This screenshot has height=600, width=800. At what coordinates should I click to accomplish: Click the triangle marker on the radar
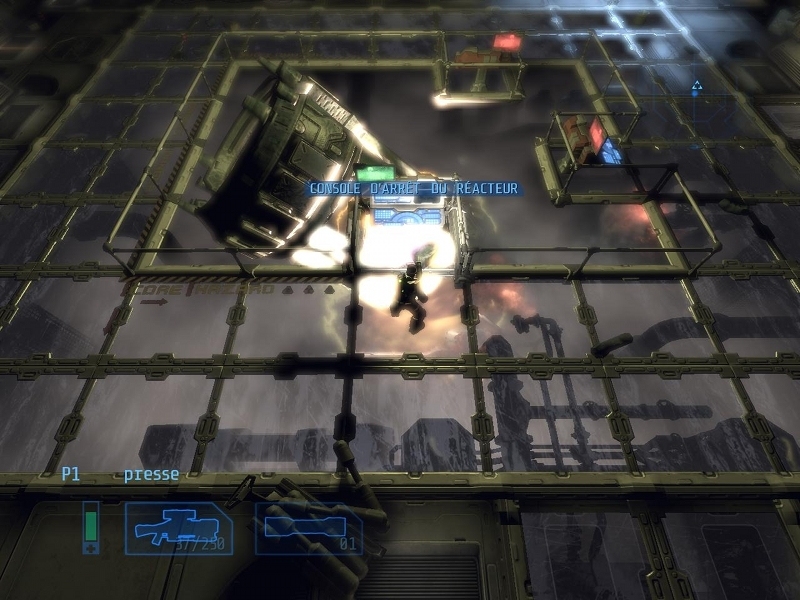697,87
